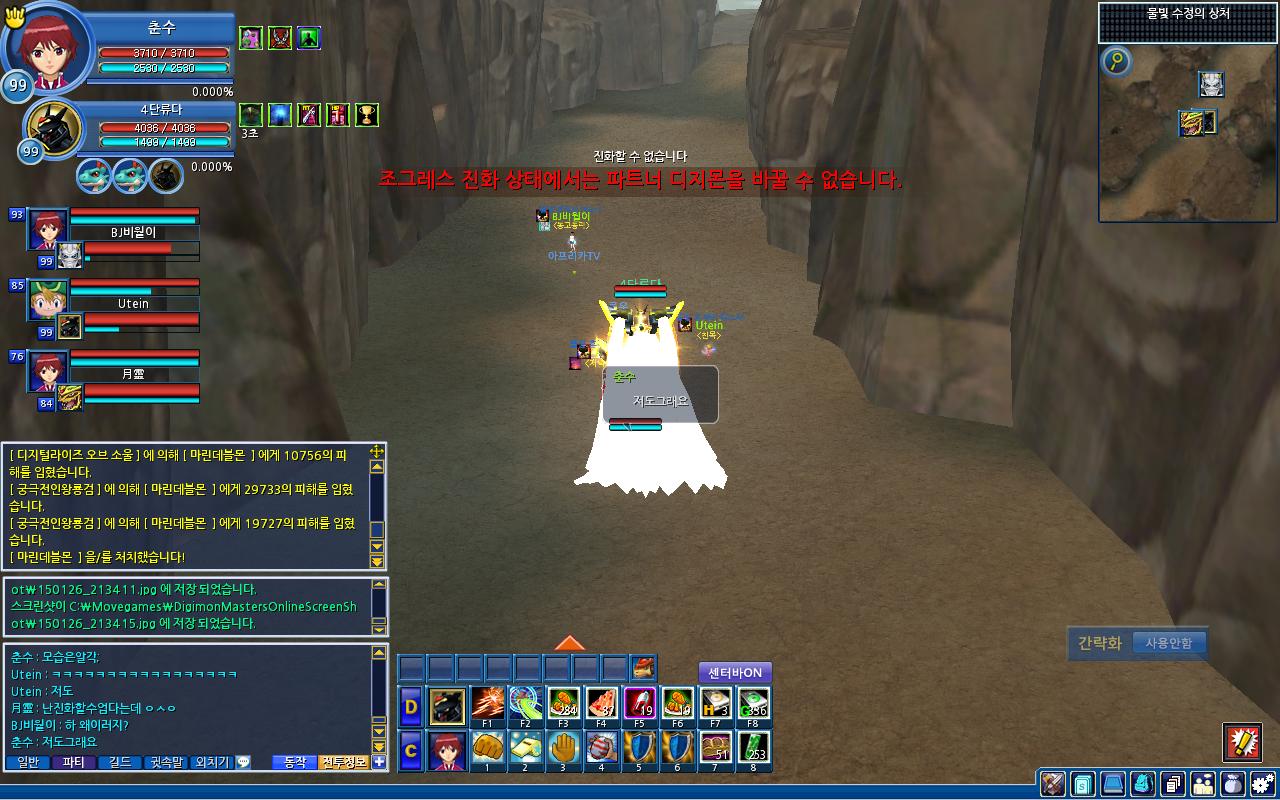Click the 사용안함 simplify button
This screenshot has height=800, width=1280.
click(1168, 643)
